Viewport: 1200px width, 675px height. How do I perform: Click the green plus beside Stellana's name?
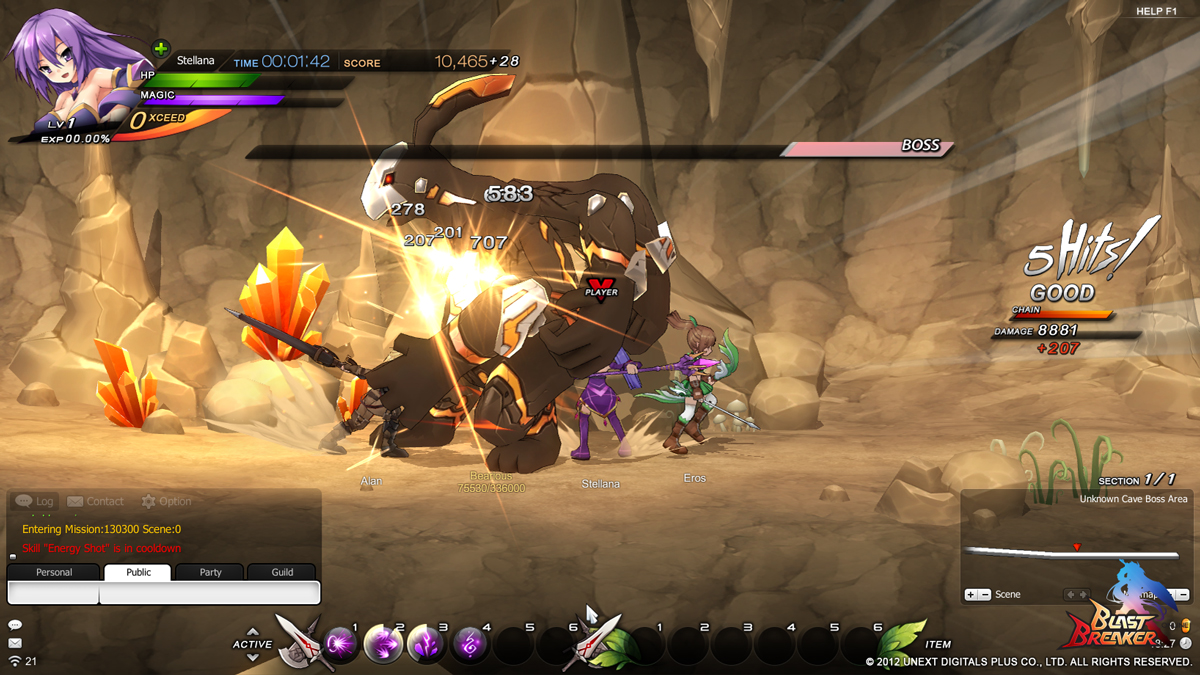tap(160, 48)
